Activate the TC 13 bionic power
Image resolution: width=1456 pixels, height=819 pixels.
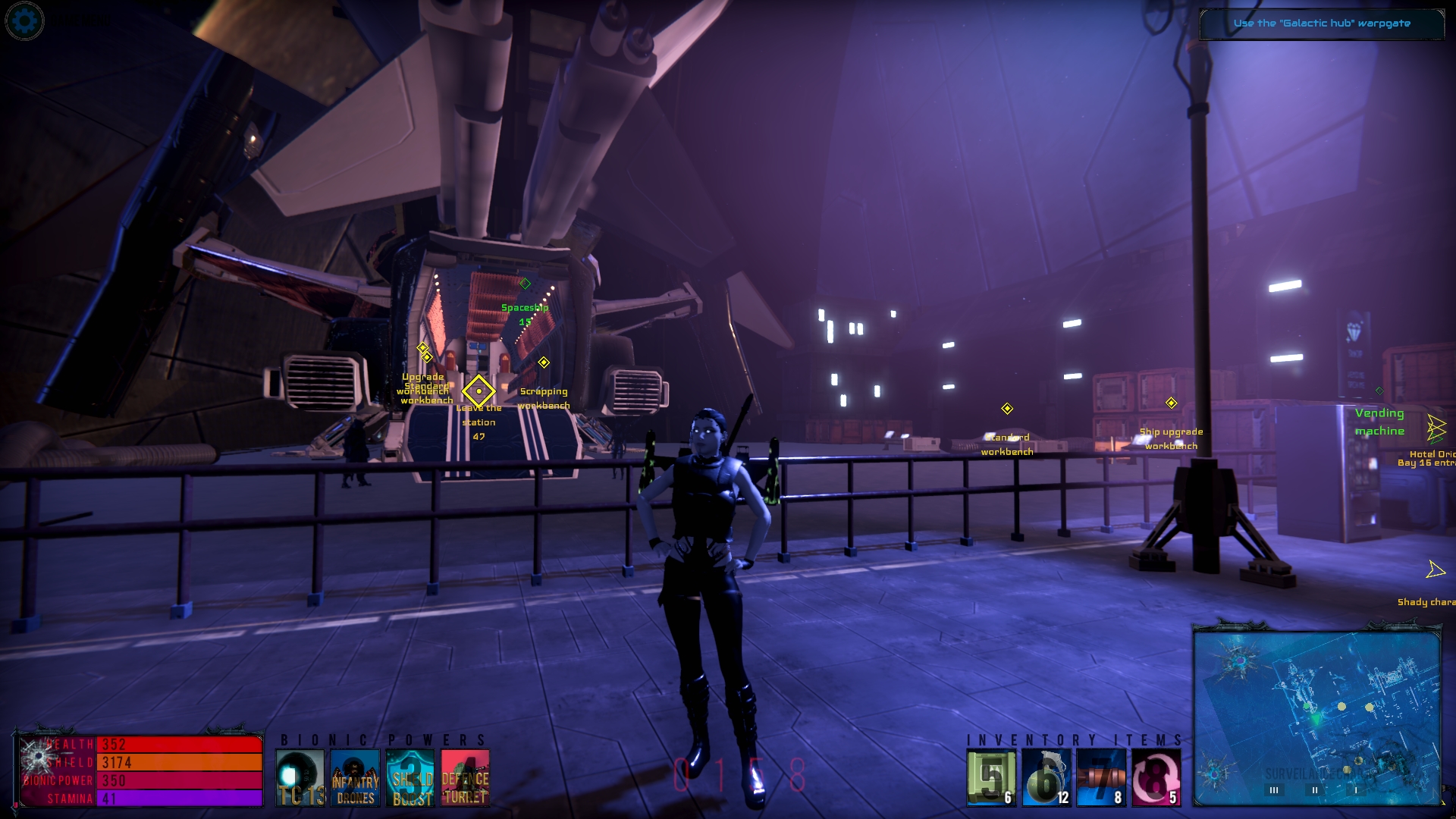click(x=300, y=777)
